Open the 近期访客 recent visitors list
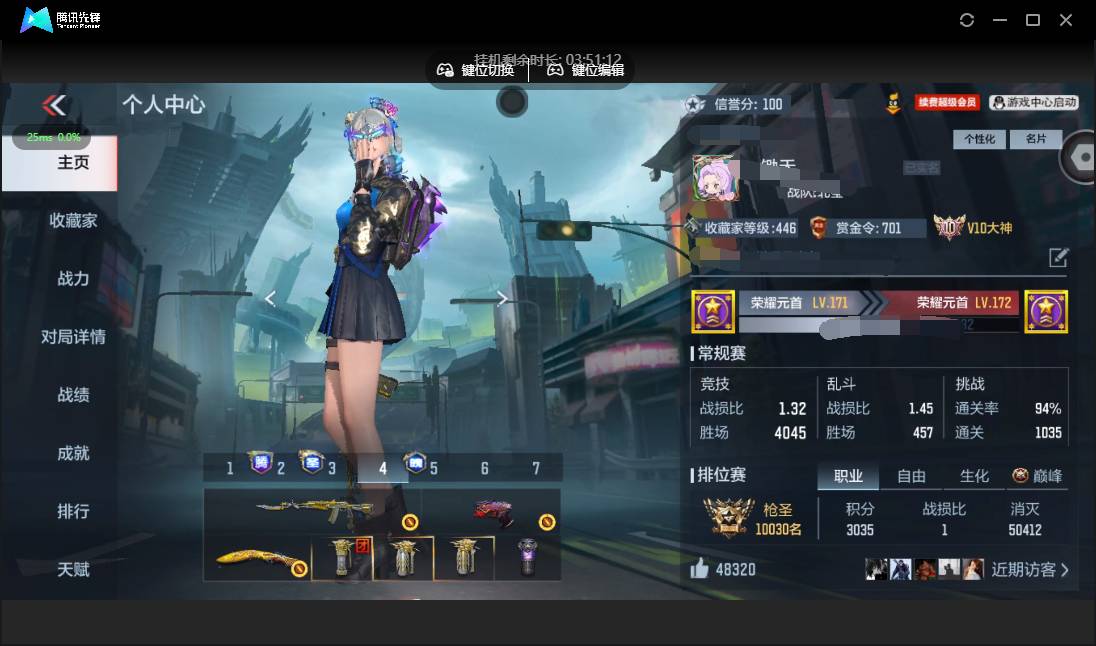This screenshot has width=1096, height=646. pos(1030,570)
